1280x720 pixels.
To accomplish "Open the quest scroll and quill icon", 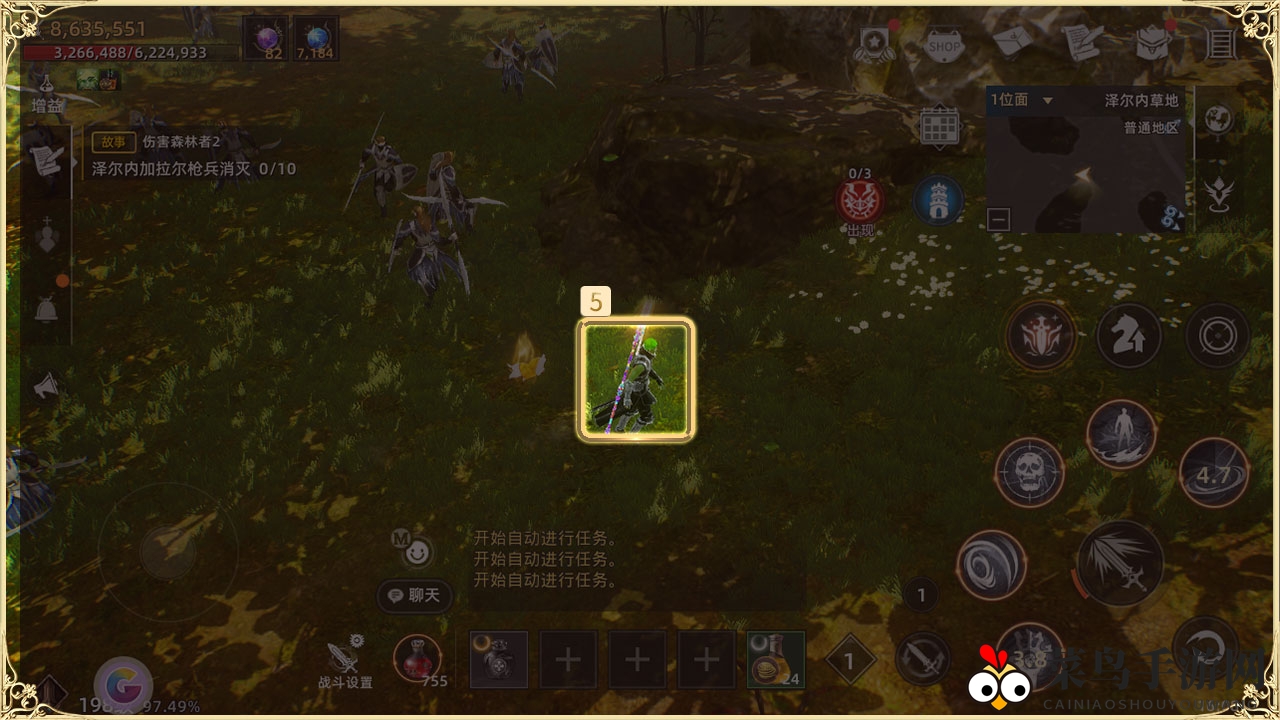I will (1081, 42).
